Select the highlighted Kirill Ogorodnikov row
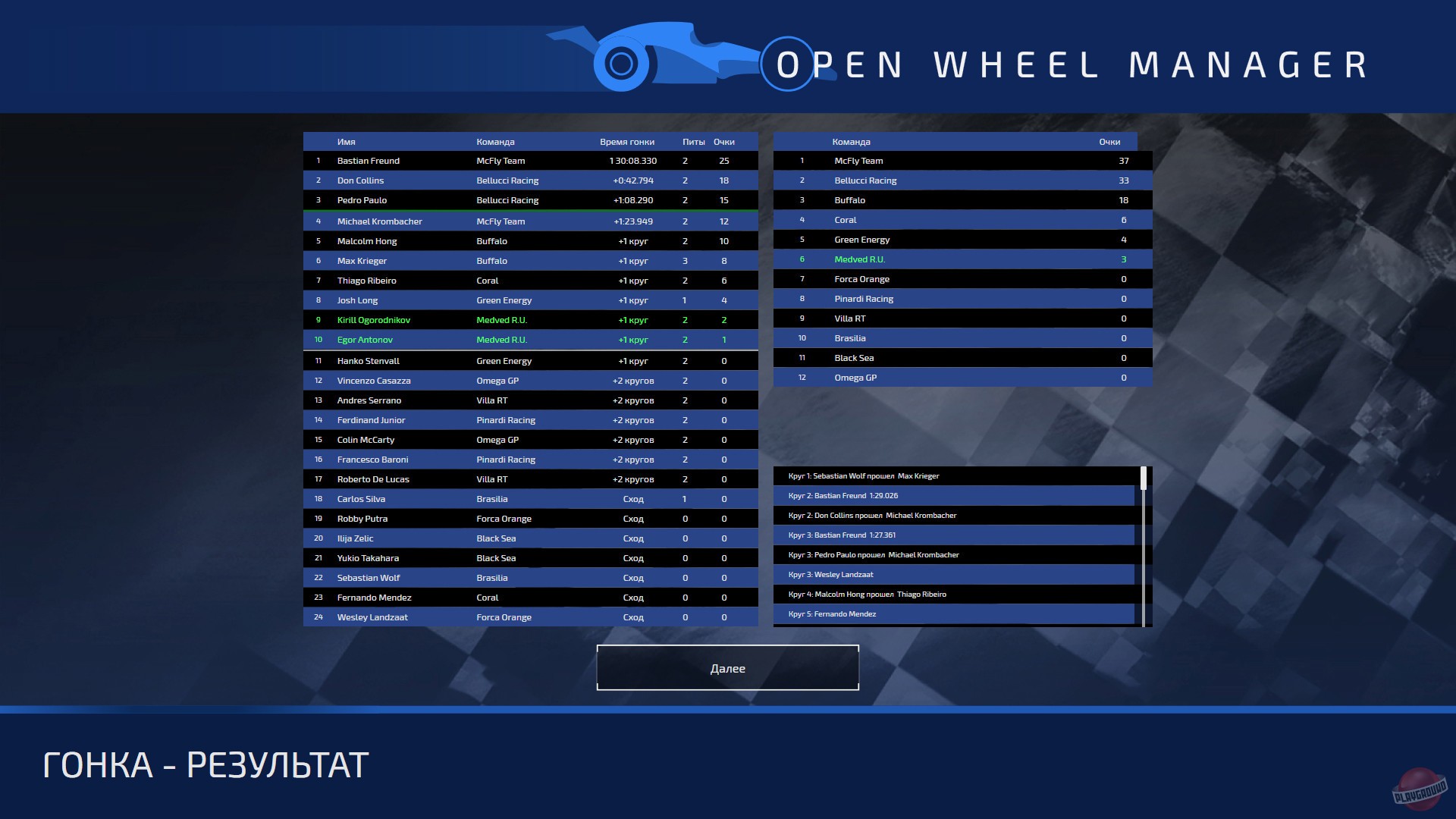The width and height of the screenshot is (1456, 819). 531,320
